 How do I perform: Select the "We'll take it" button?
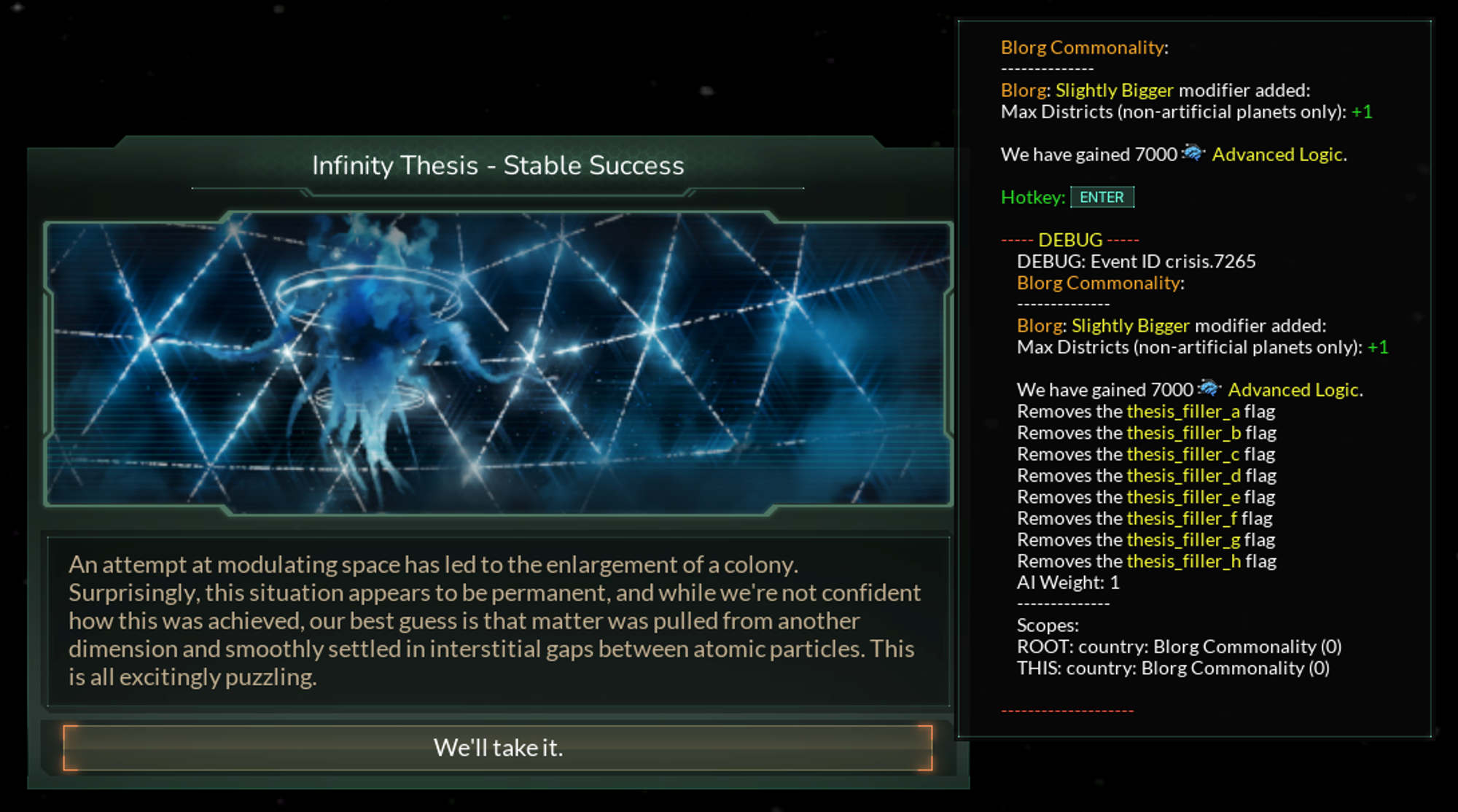click(499, 747)
